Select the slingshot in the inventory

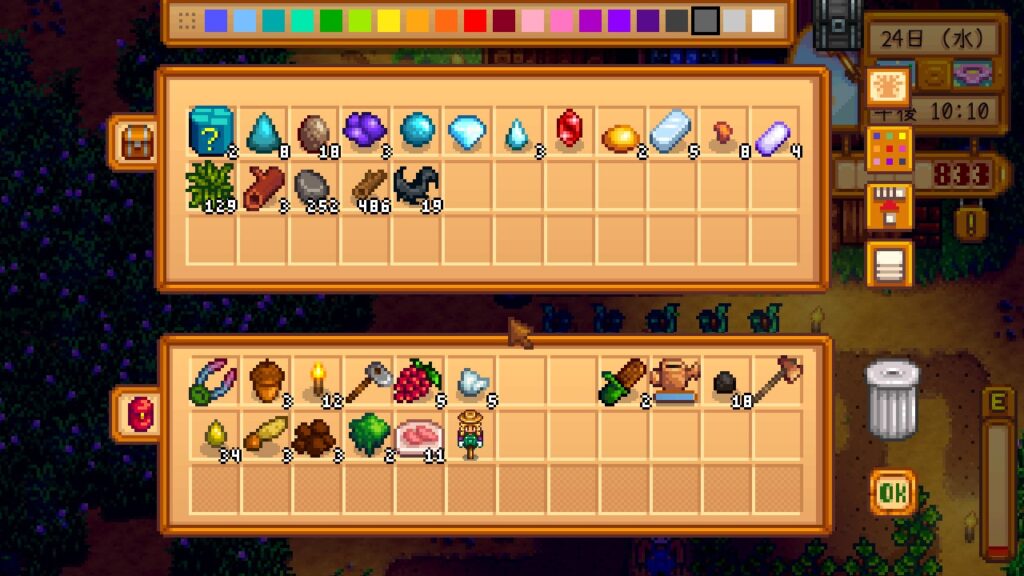(210, 381)
